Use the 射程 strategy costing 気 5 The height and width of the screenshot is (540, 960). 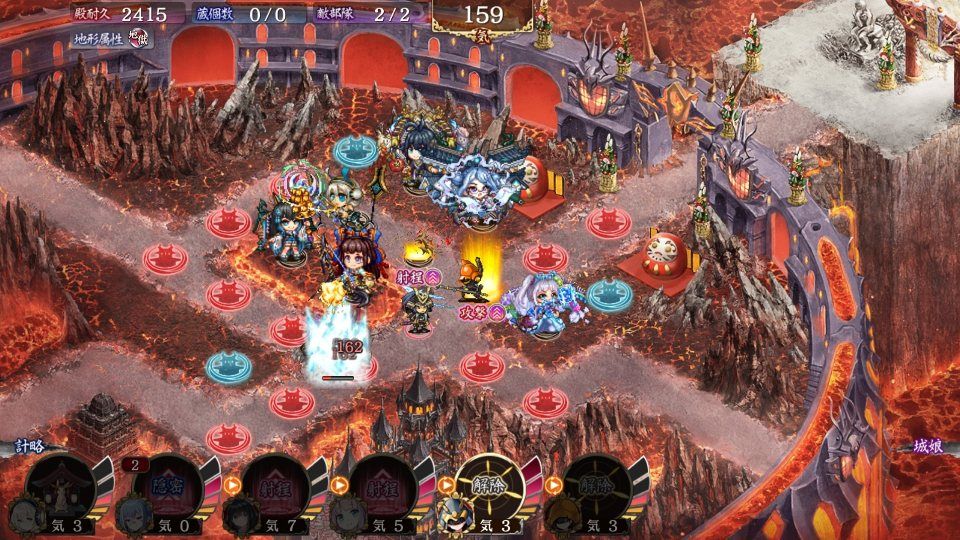click(382, 490)
